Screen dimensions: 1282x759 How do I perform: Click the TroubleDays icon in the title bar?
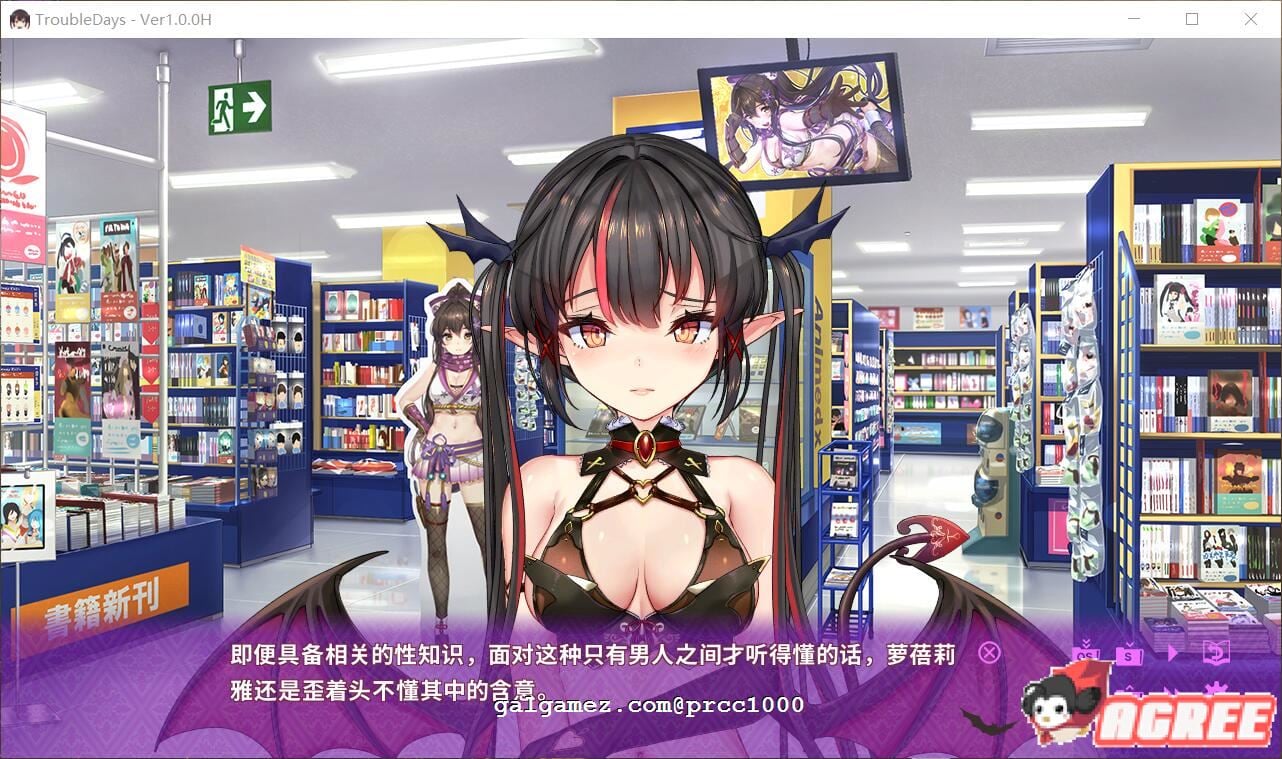[19, 18]
